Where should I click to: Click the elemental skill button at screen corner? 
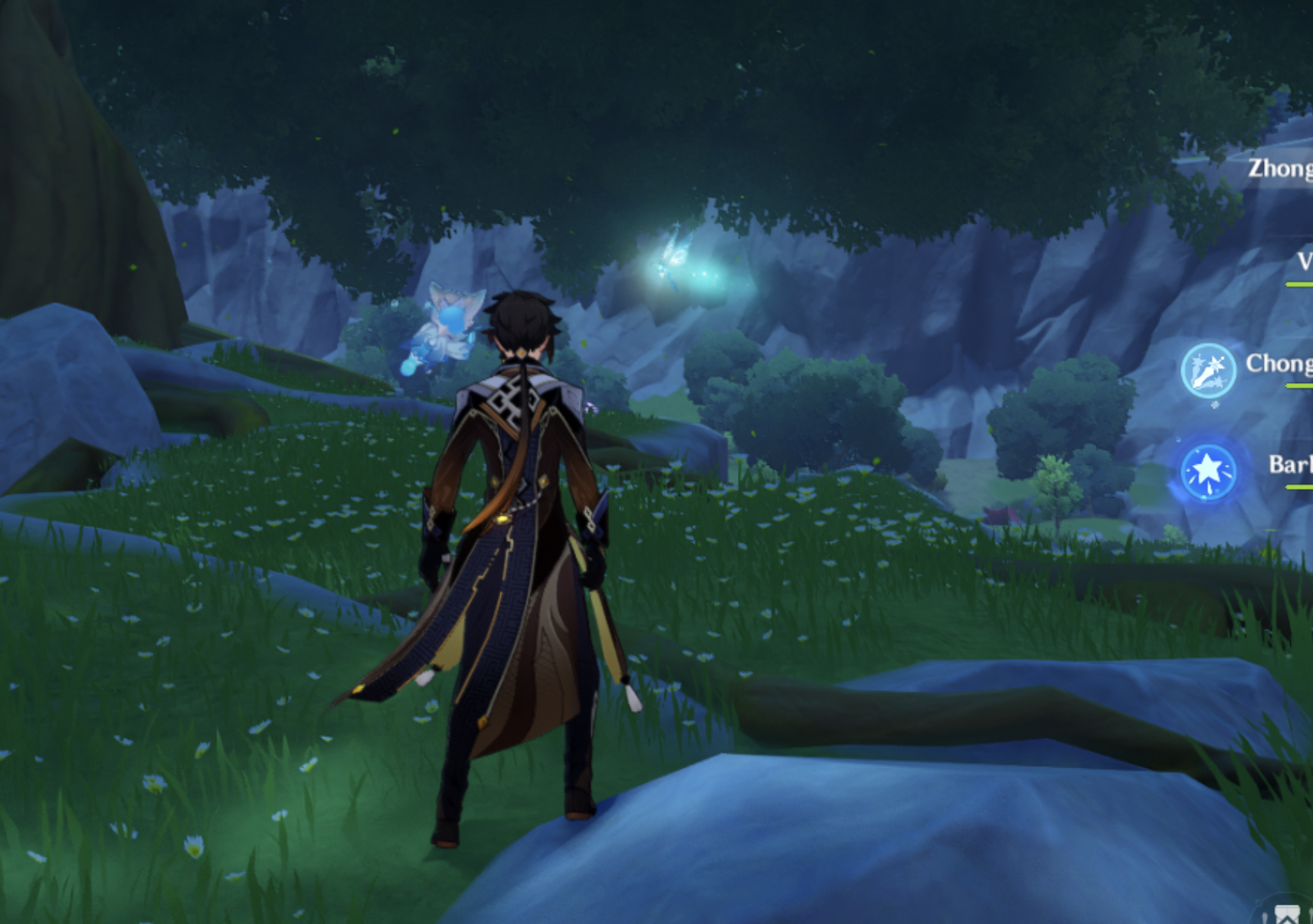[1286, 913]
